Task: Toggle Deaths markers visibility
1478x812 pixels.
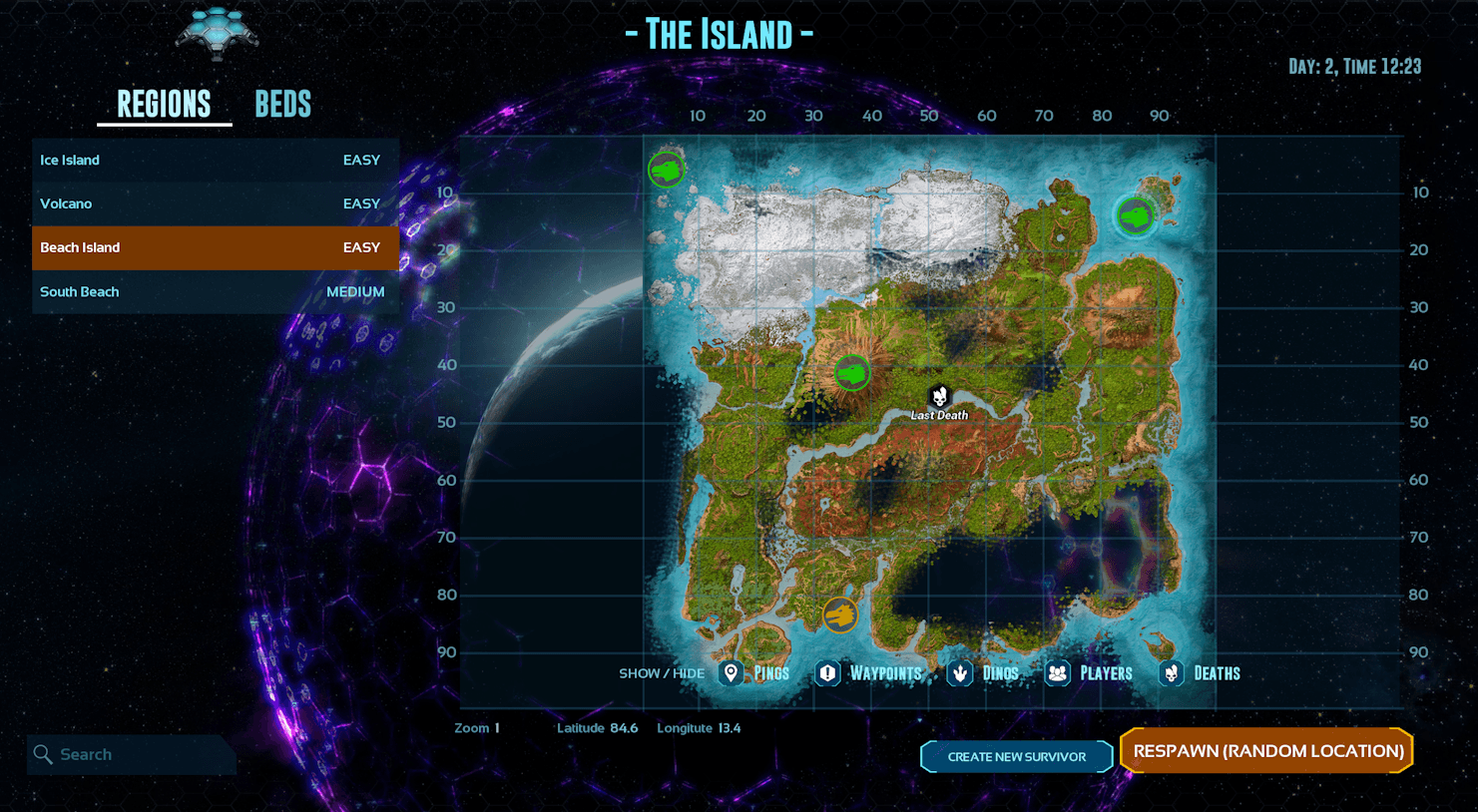Action: 1170,673
